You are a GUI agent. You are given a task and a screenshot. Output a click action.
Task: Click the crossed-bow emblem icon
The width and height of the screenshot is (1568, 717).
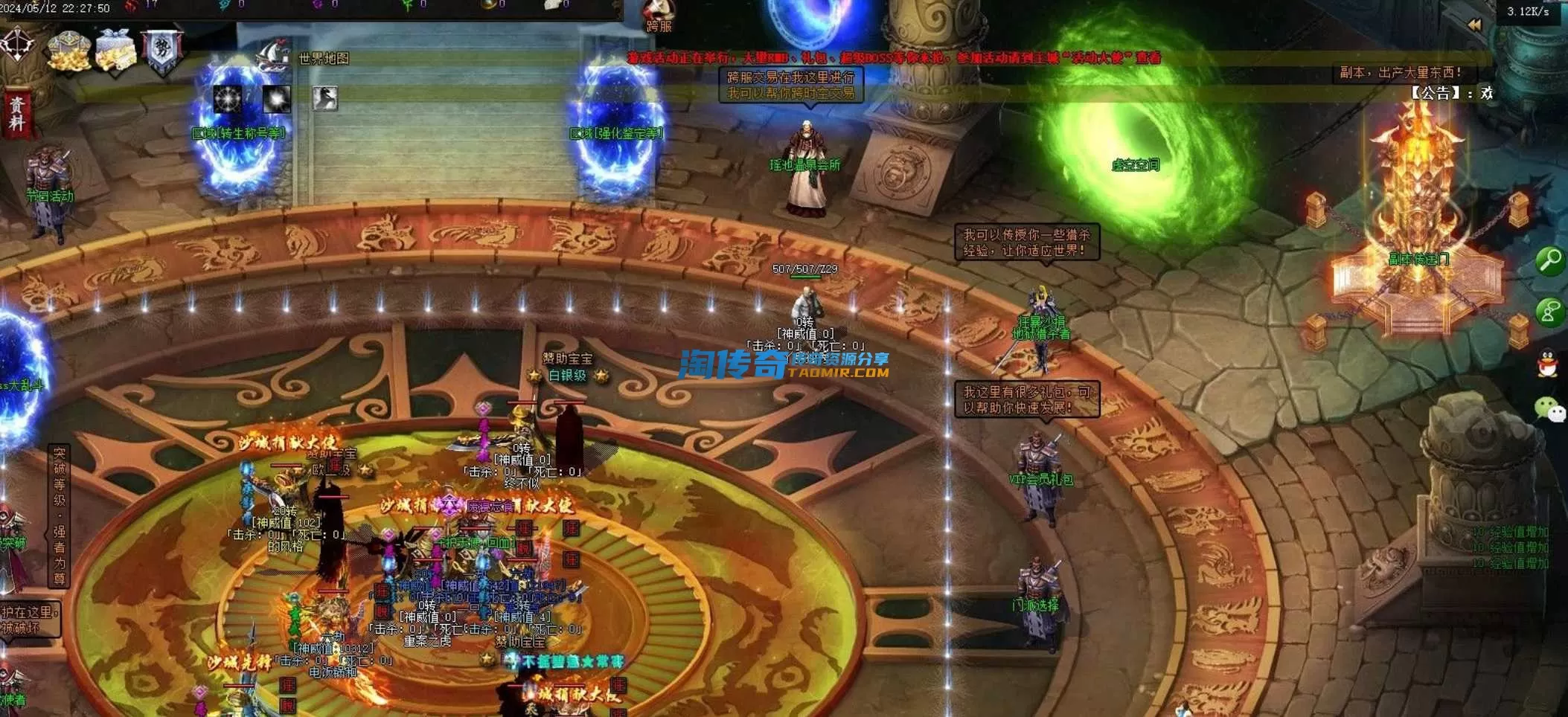coord(17,45)
